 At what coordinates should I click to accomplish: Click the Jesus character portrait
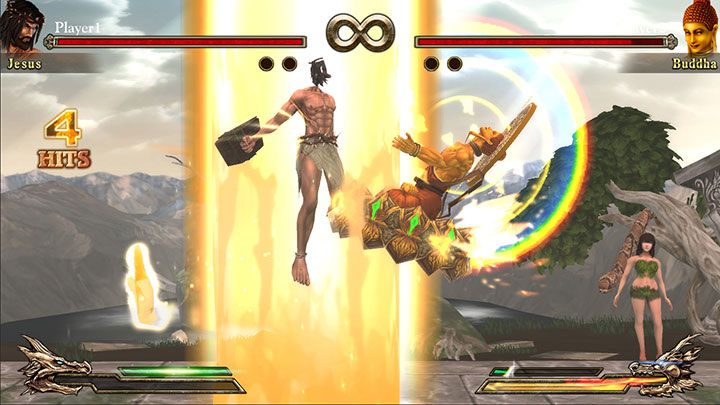[x=22, y=26]
